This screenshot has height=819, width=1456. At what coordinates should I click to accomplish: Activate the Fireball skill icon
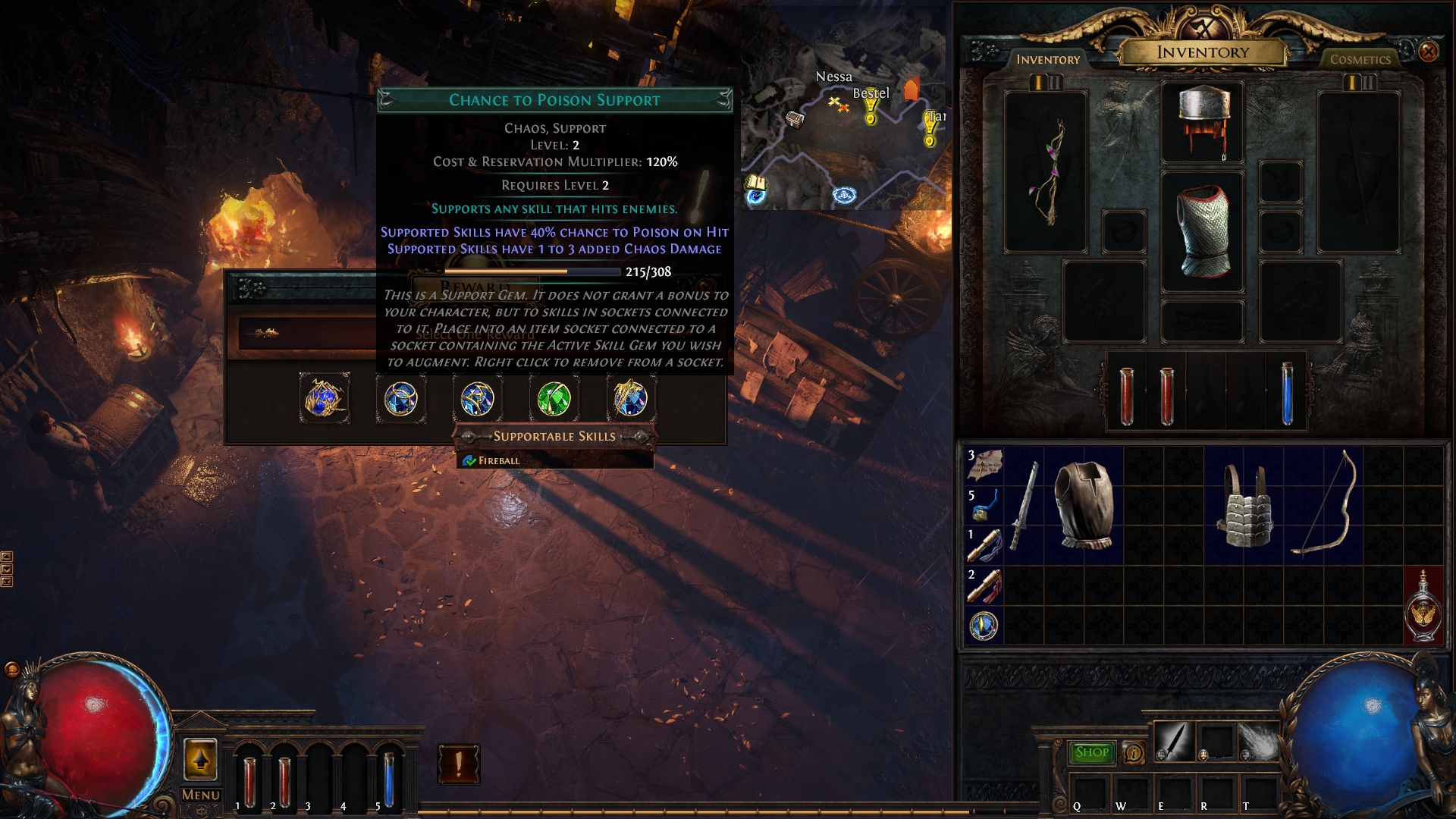point(1259,742)
